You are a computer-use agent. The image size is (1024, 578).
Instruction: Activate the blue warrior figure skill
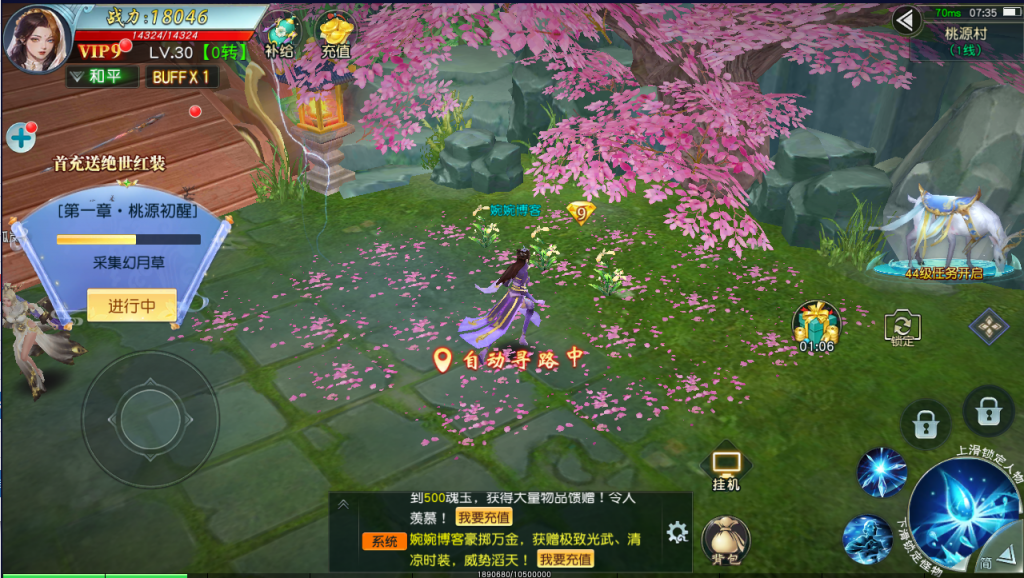(866, 539)
